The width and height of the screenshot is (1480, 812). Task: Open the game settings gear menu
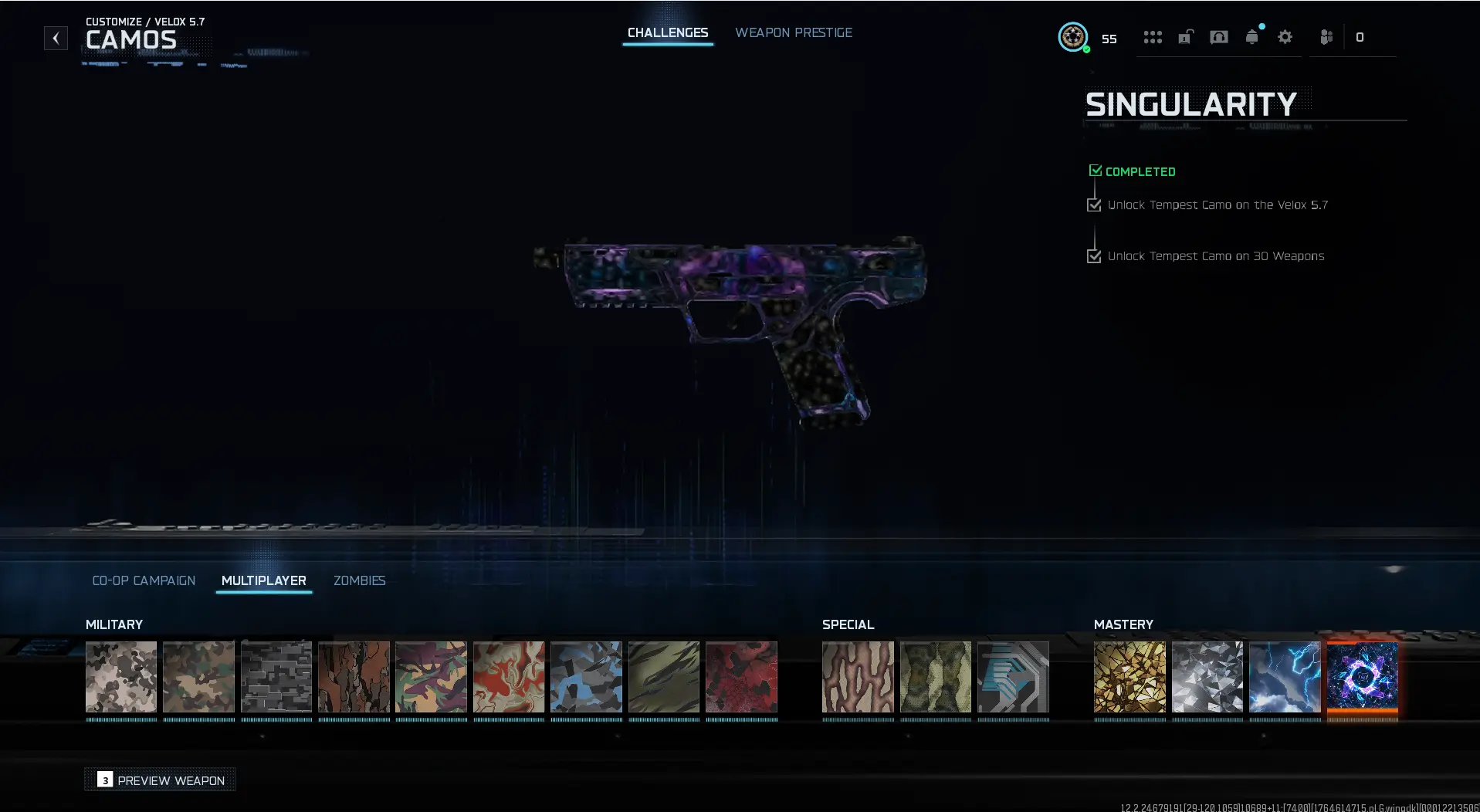1284,37
